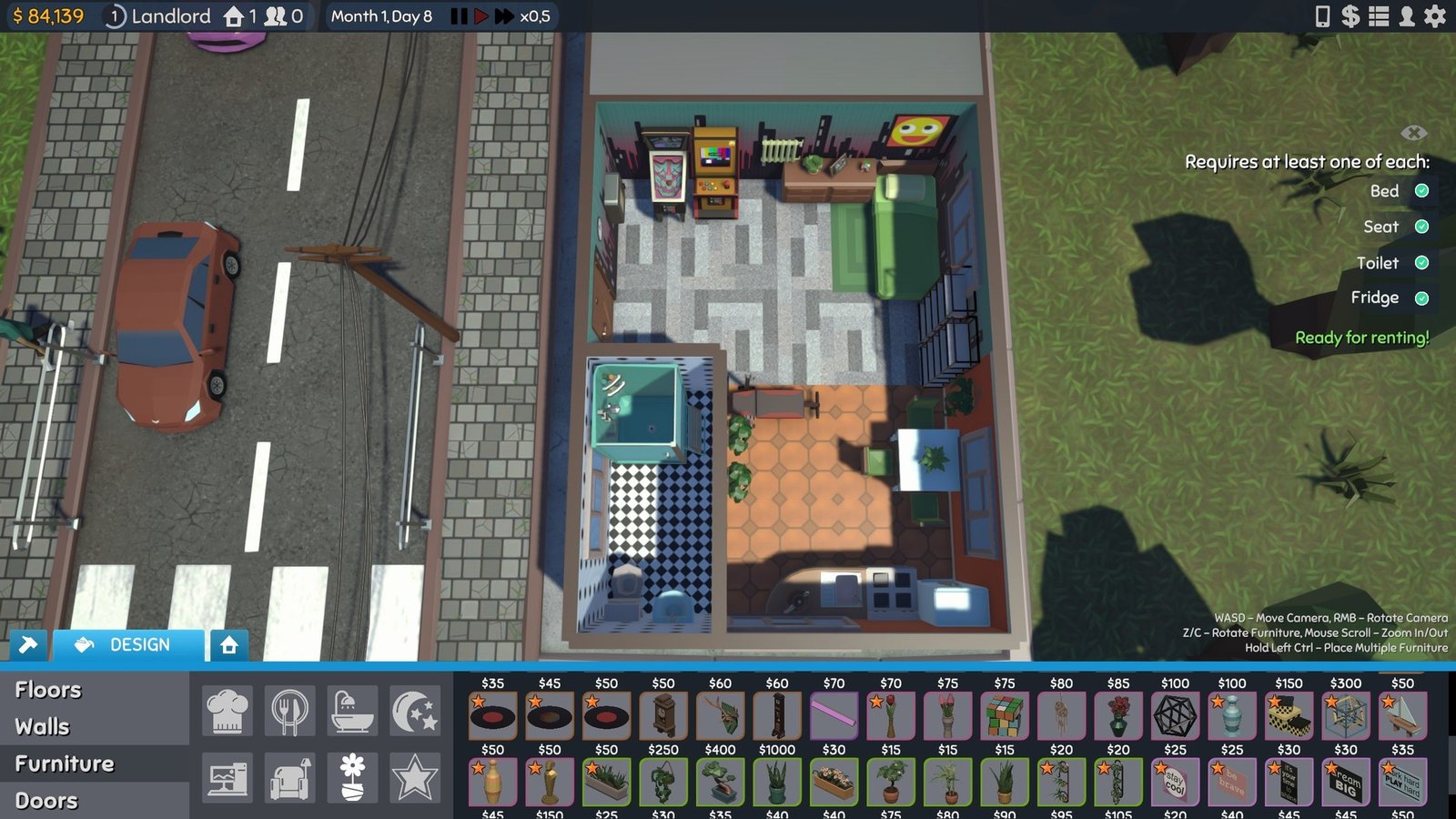Toggle the Seat requirement checkmark
Viewport: 1456px width, 819px height.
point(1421,227)
